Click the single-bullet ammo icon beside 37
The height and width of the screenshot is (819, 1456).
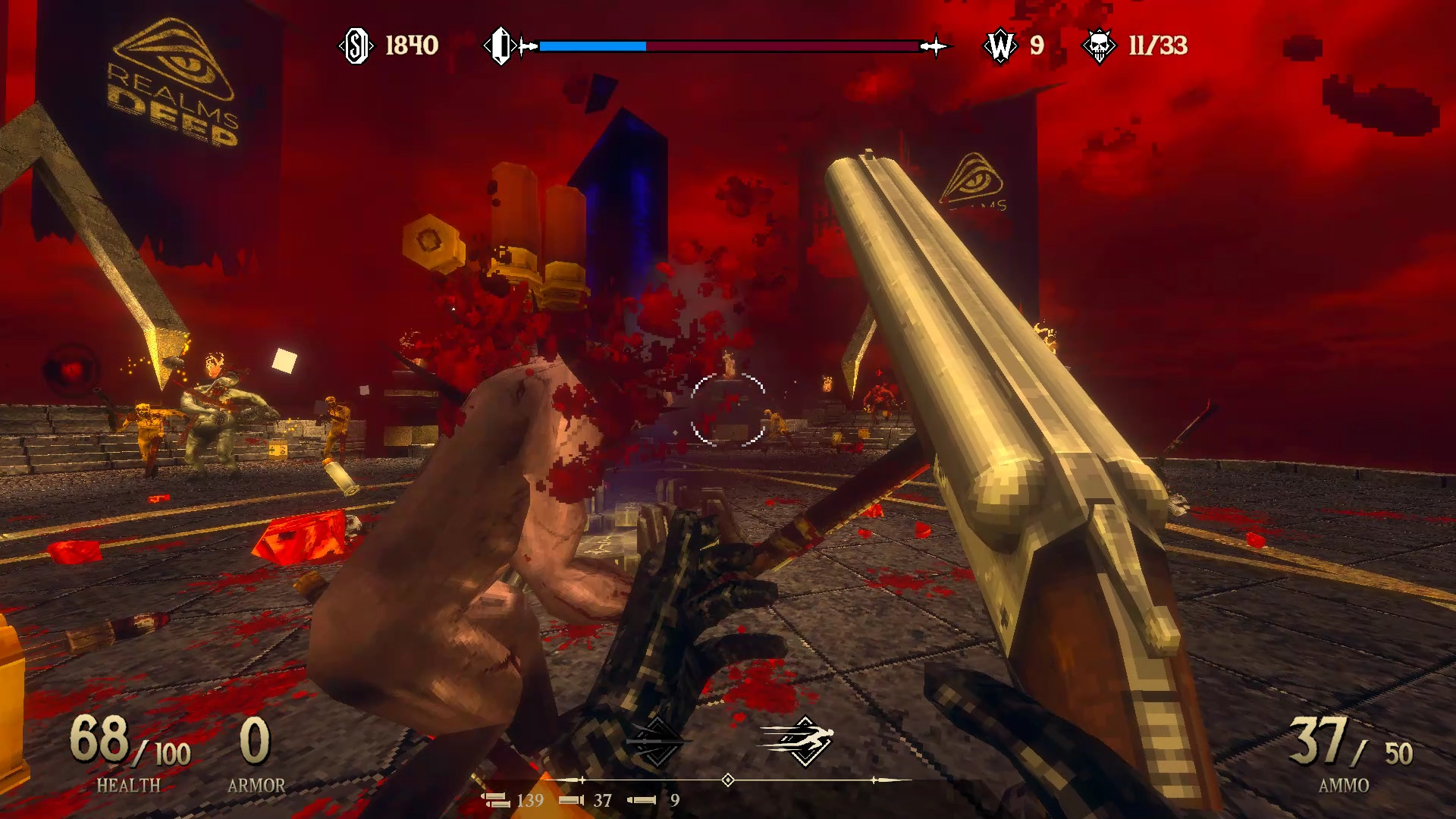(573, 799)
